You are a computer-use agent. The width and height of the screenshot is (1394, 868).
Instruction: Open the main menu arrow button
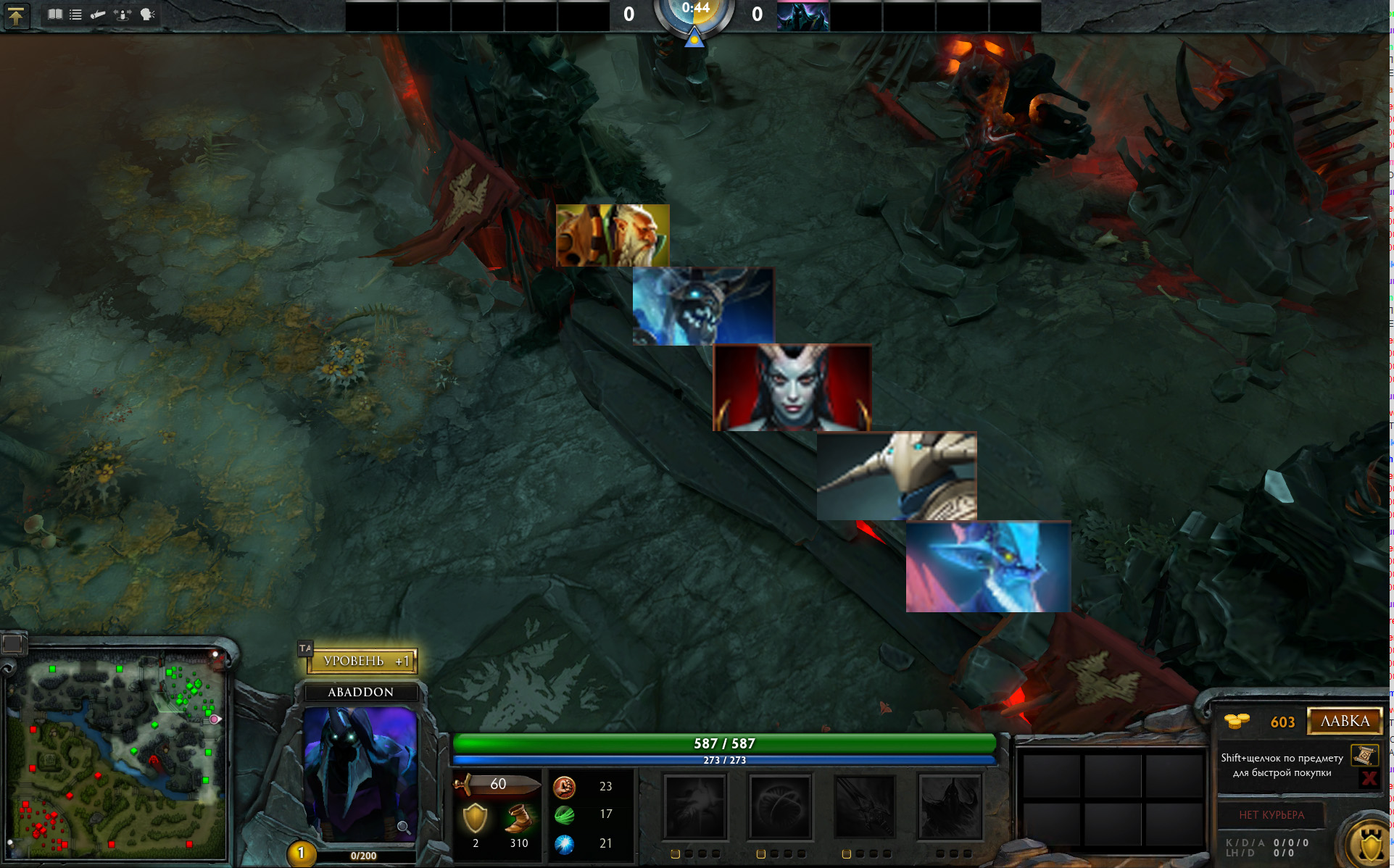[16, 15]
